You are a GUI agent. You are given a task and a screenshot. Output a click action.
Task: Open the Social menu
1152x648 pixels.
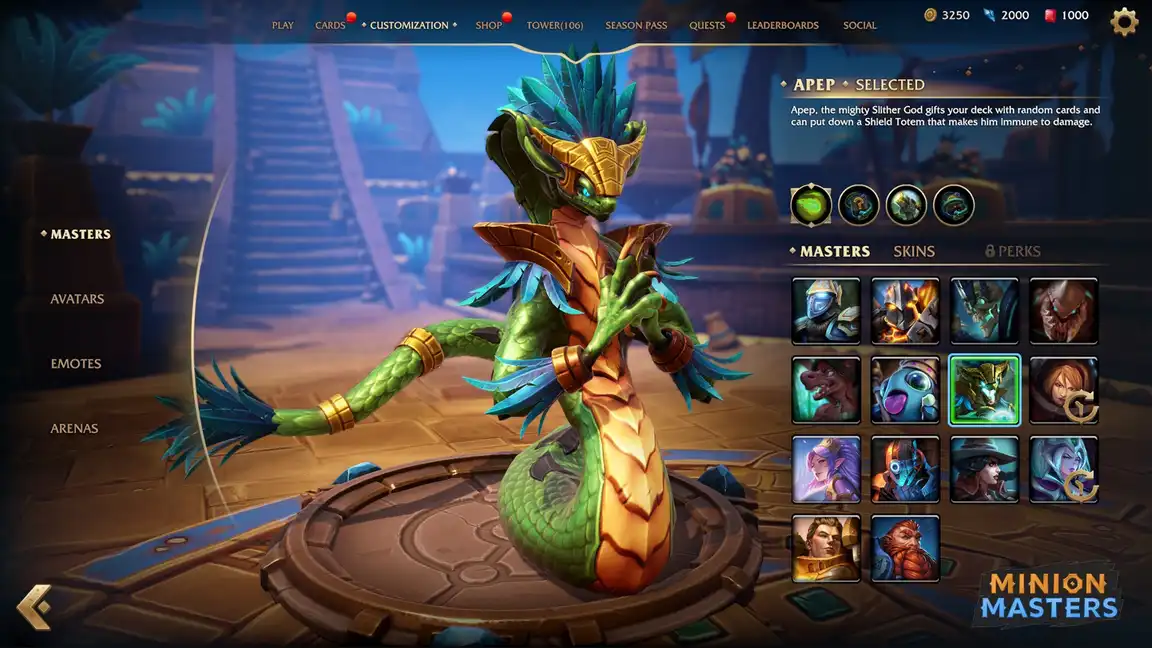[860, 26]
